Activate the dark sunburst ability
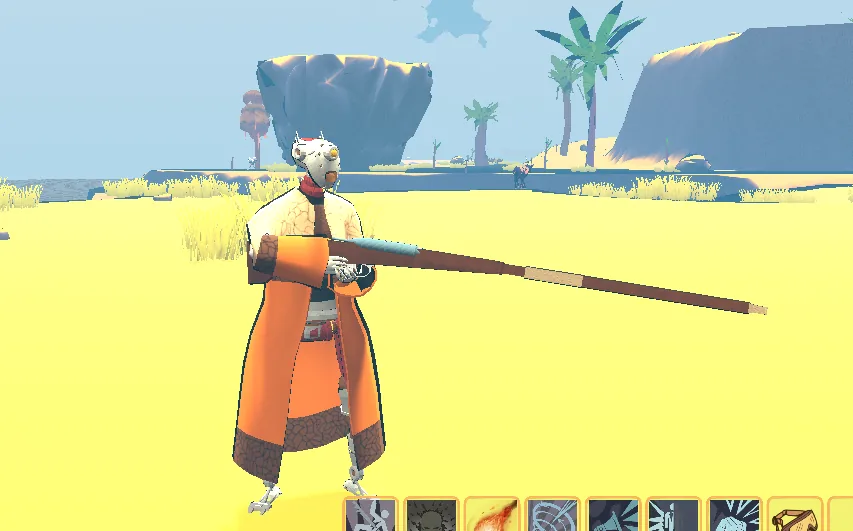 [432, 516]
